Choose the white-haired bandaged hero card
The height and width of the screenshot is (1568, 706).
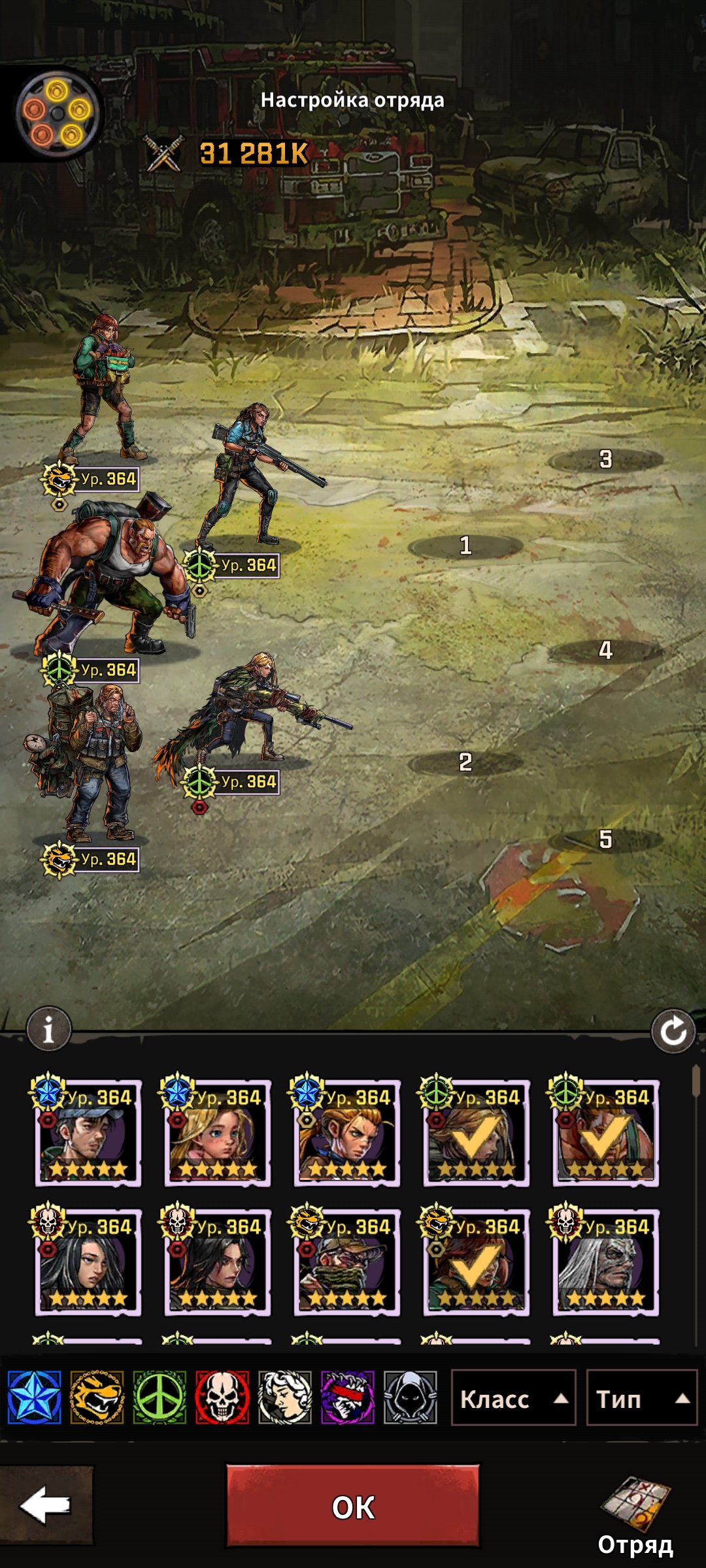click(x=605, y=1262)
